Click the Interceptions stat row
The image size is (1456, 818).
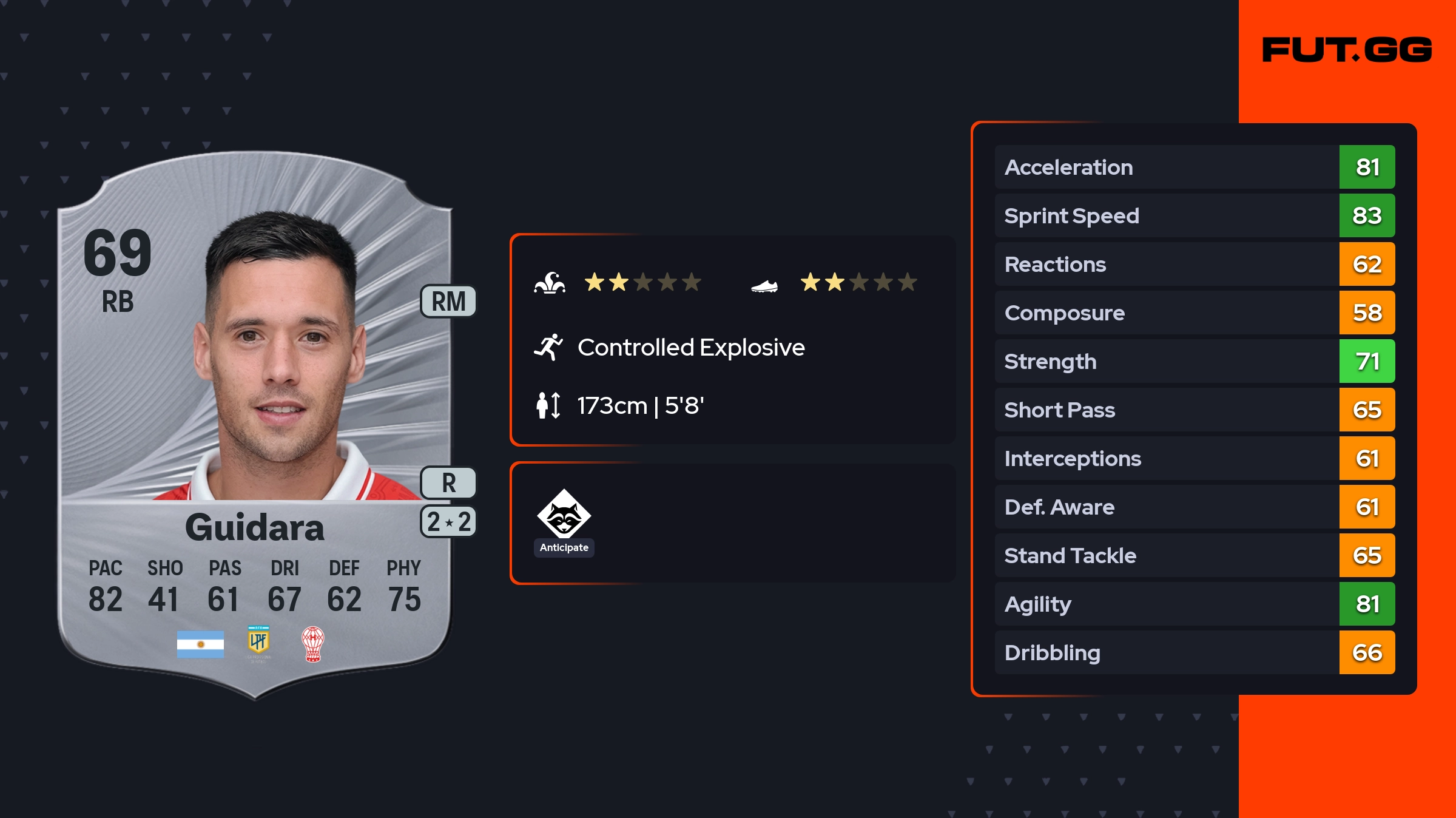(x=1195, y=458)
